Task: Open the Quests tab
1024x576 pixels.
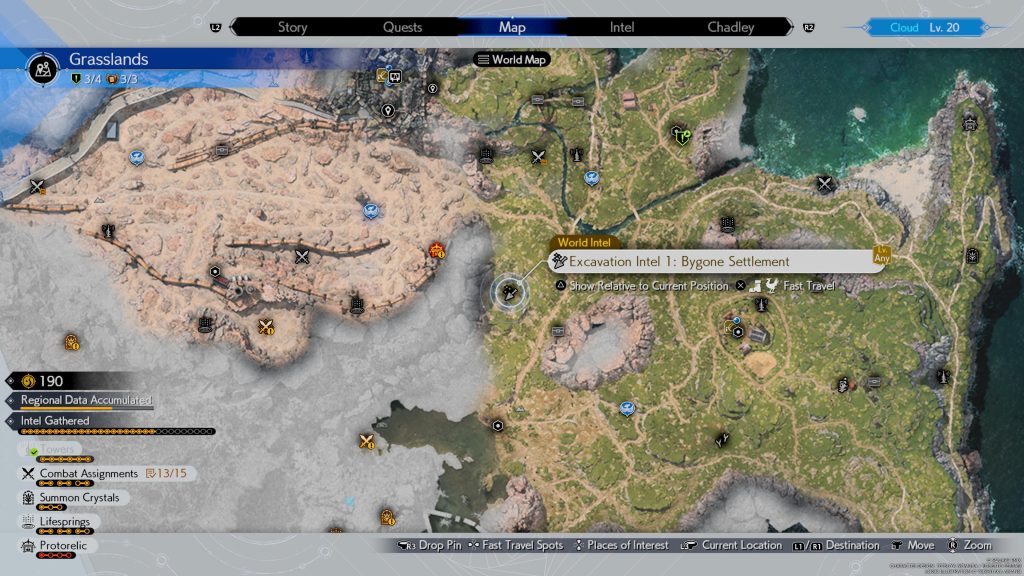Action: pyautogui.click(x=402, y=27)
